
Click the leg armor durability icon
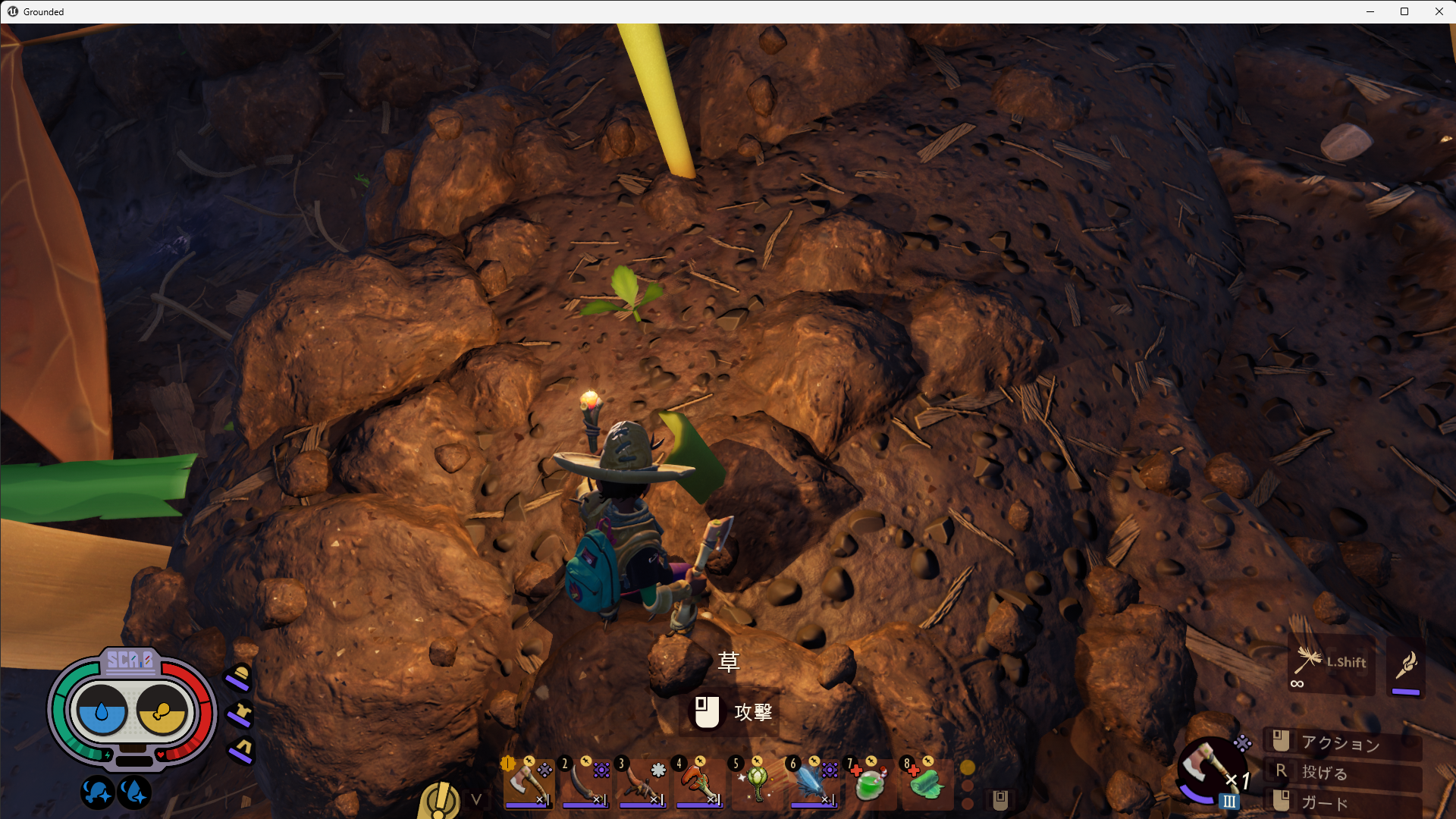coord(242,749)
